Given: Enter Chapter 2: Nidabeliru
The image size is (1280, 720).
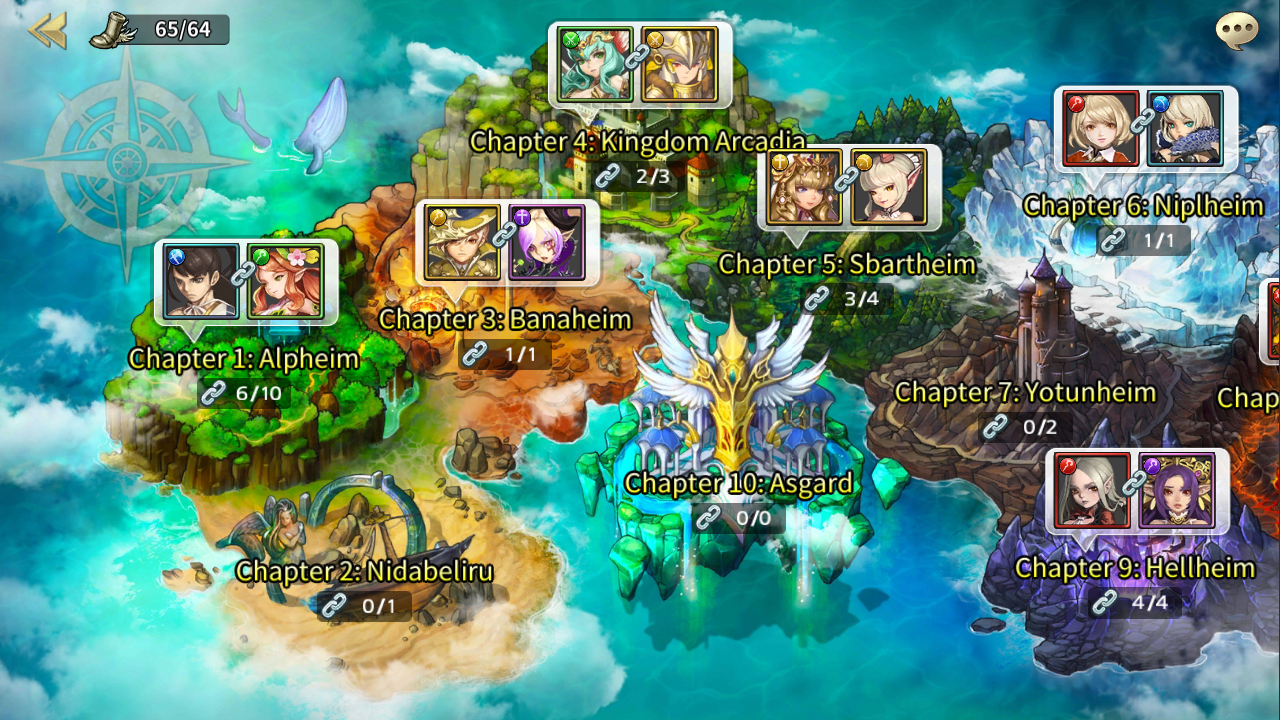Looking at the screenshot, I should (x=364, y=572).
